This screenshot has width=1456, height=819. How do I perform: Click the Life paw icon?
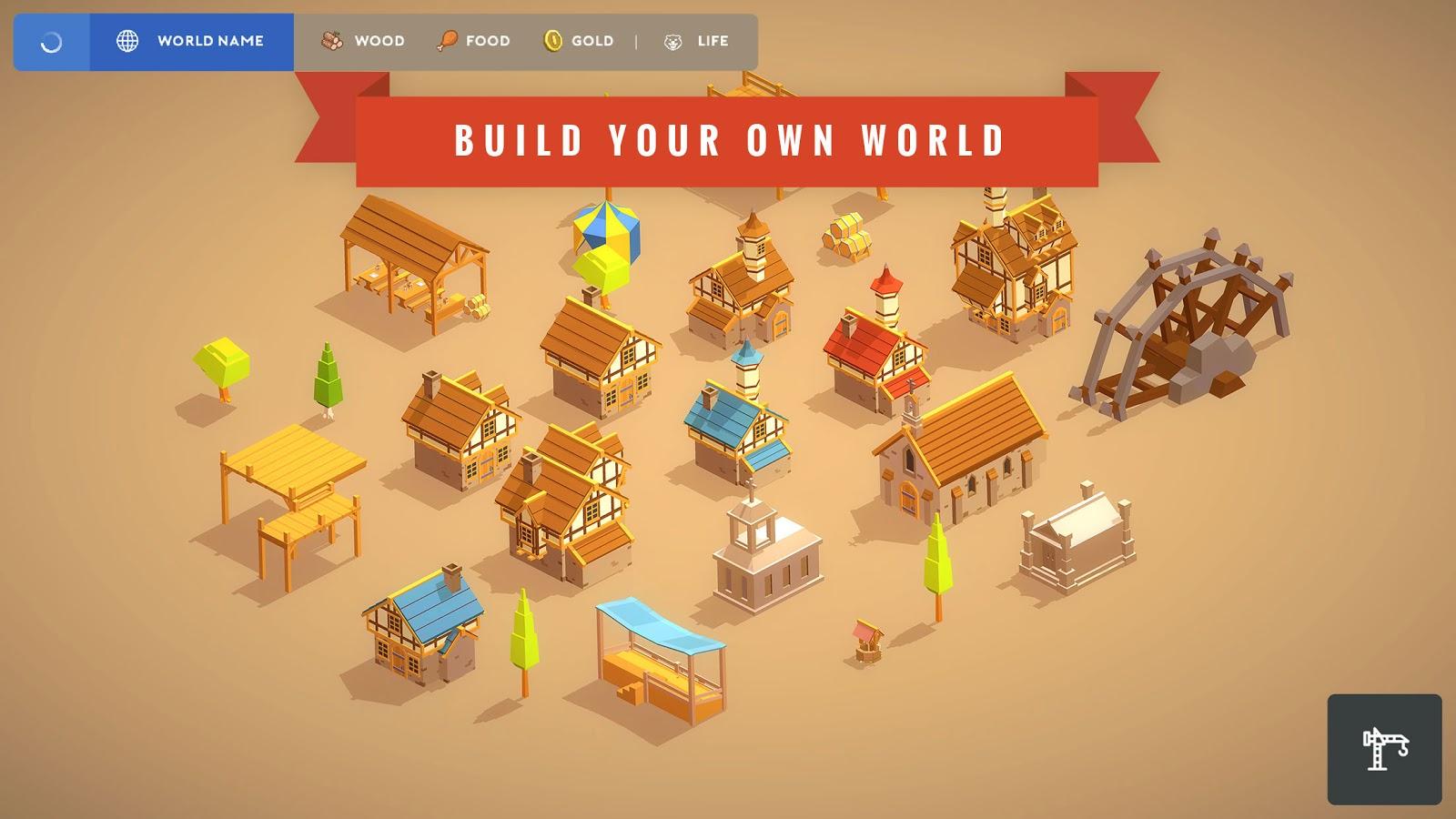pyautogui.click(x=674, y=40)
